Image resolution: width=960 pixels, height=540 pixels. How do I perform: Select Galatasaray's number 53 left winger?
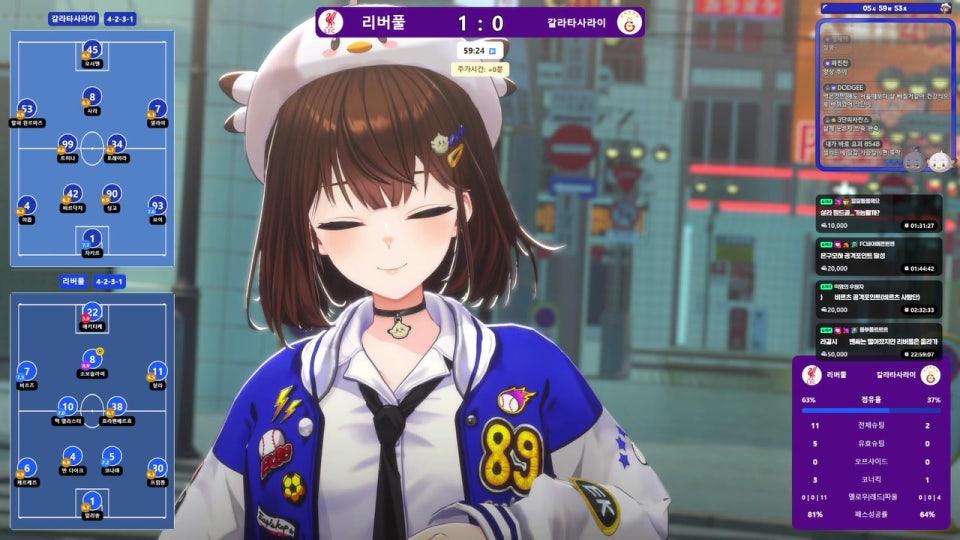[27, 109]
